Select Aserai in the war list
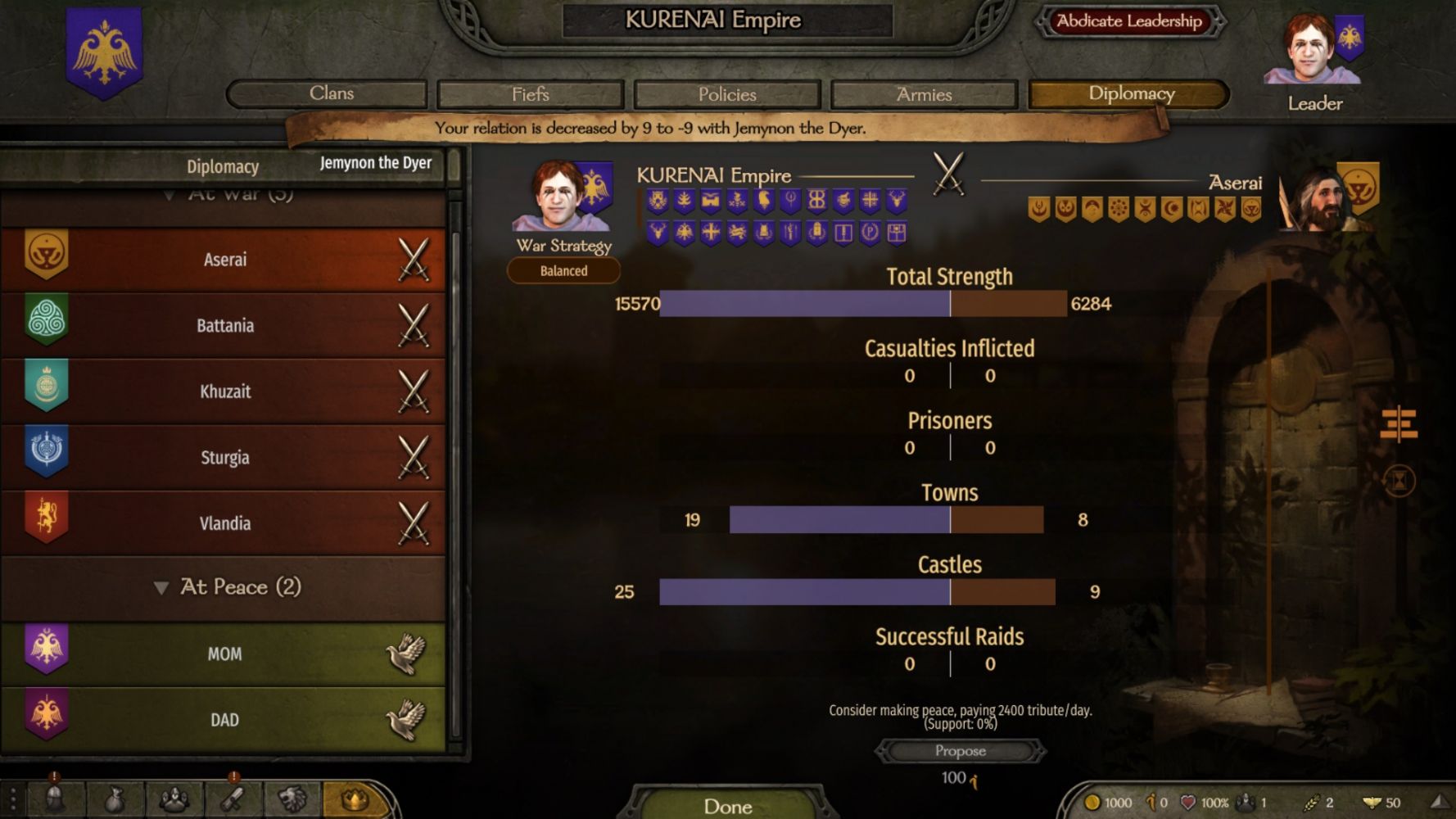1456x819 pixels. 224,260
